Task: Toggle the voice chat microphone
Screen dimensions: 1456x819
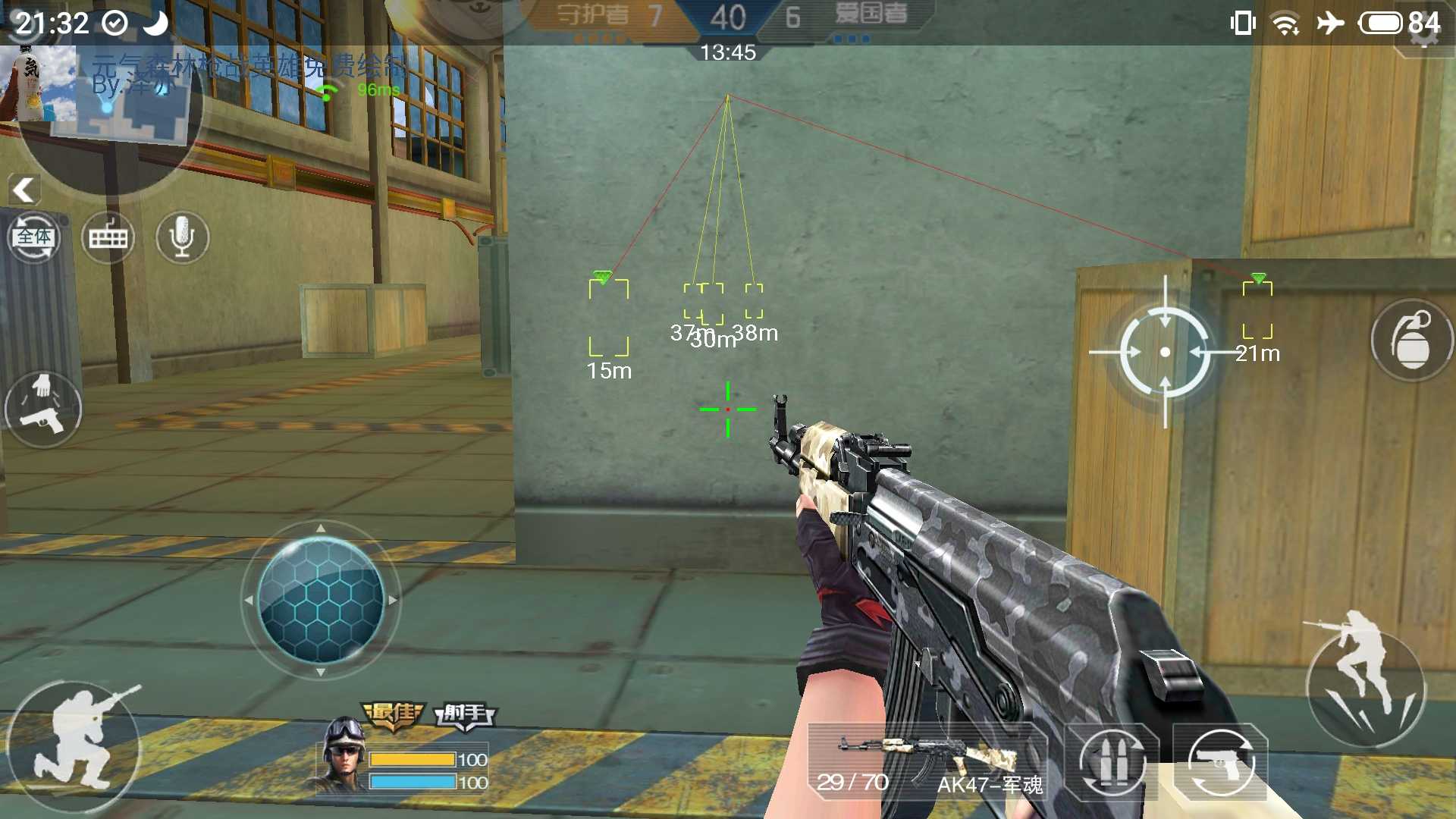Action: click(182, 237)
